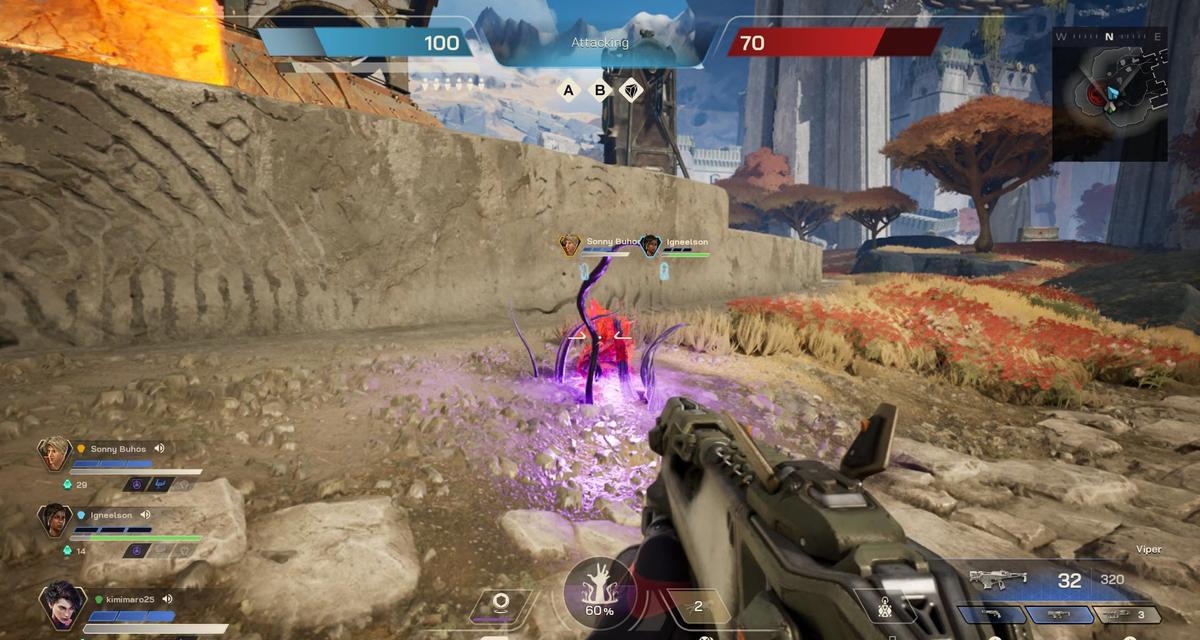This screenshot has height=640, width=1200.
Task: Select Igneelson's squad portrait
Action: tap(54, 522)
